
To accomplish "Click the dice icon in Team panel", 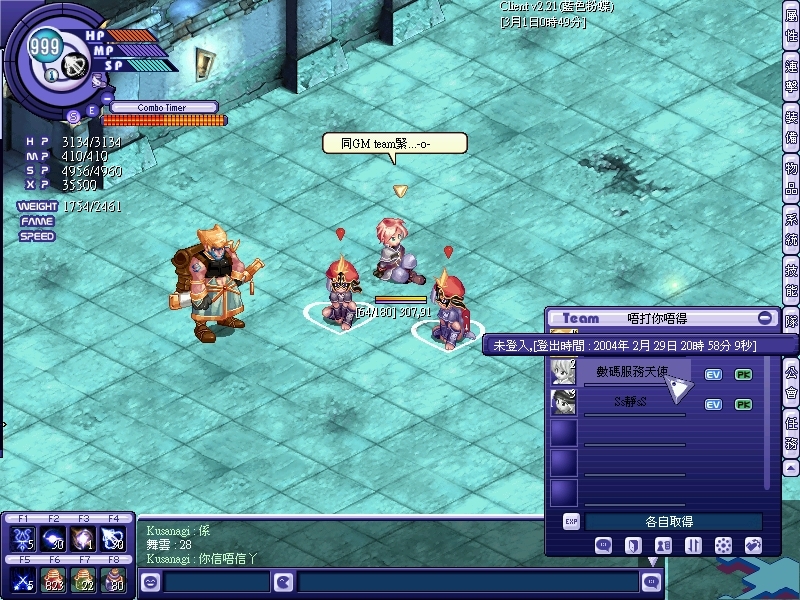I will (723, 546).
